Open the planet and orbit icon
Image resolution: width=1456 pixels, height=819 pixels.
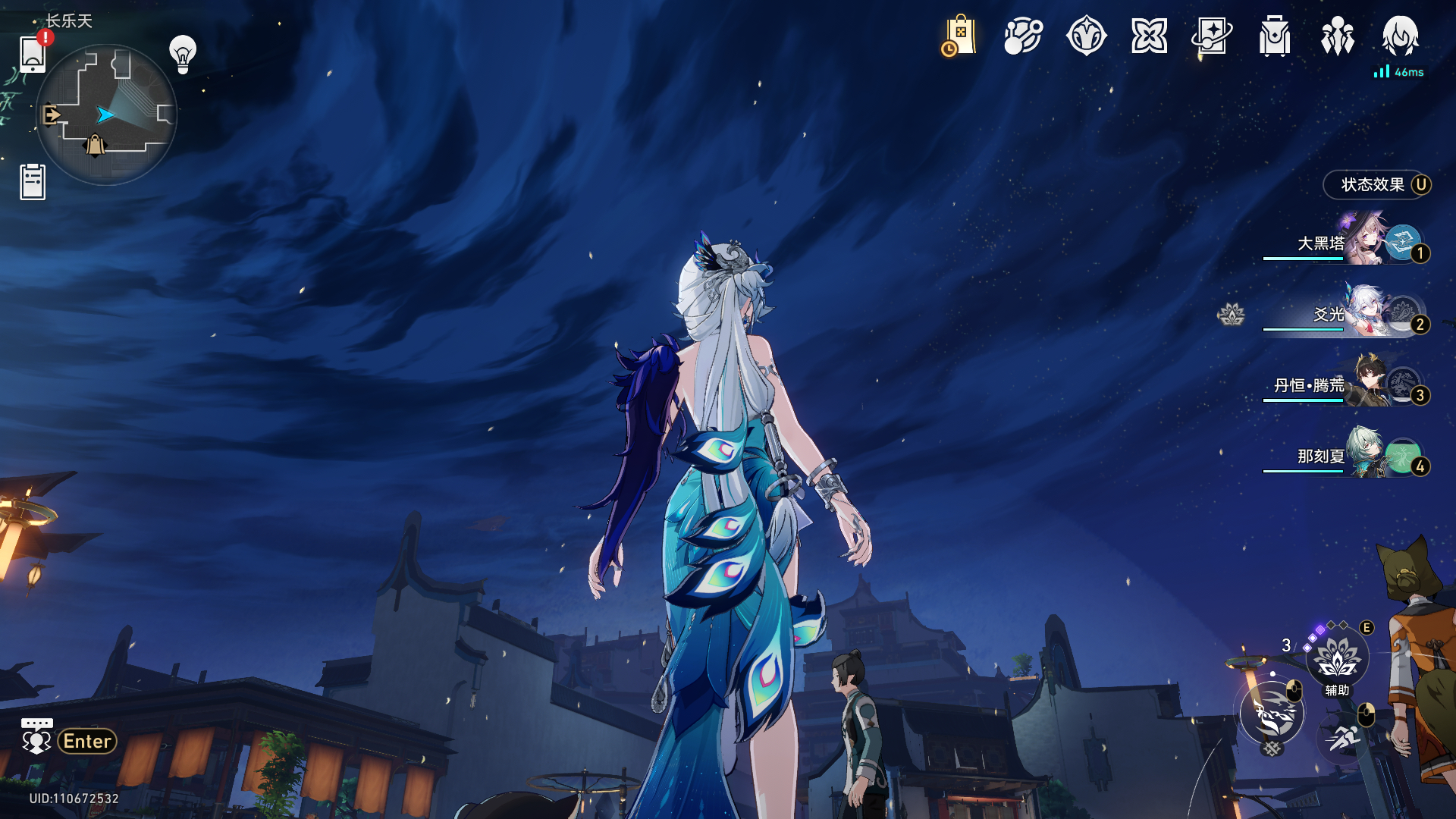pos(1023,36)
